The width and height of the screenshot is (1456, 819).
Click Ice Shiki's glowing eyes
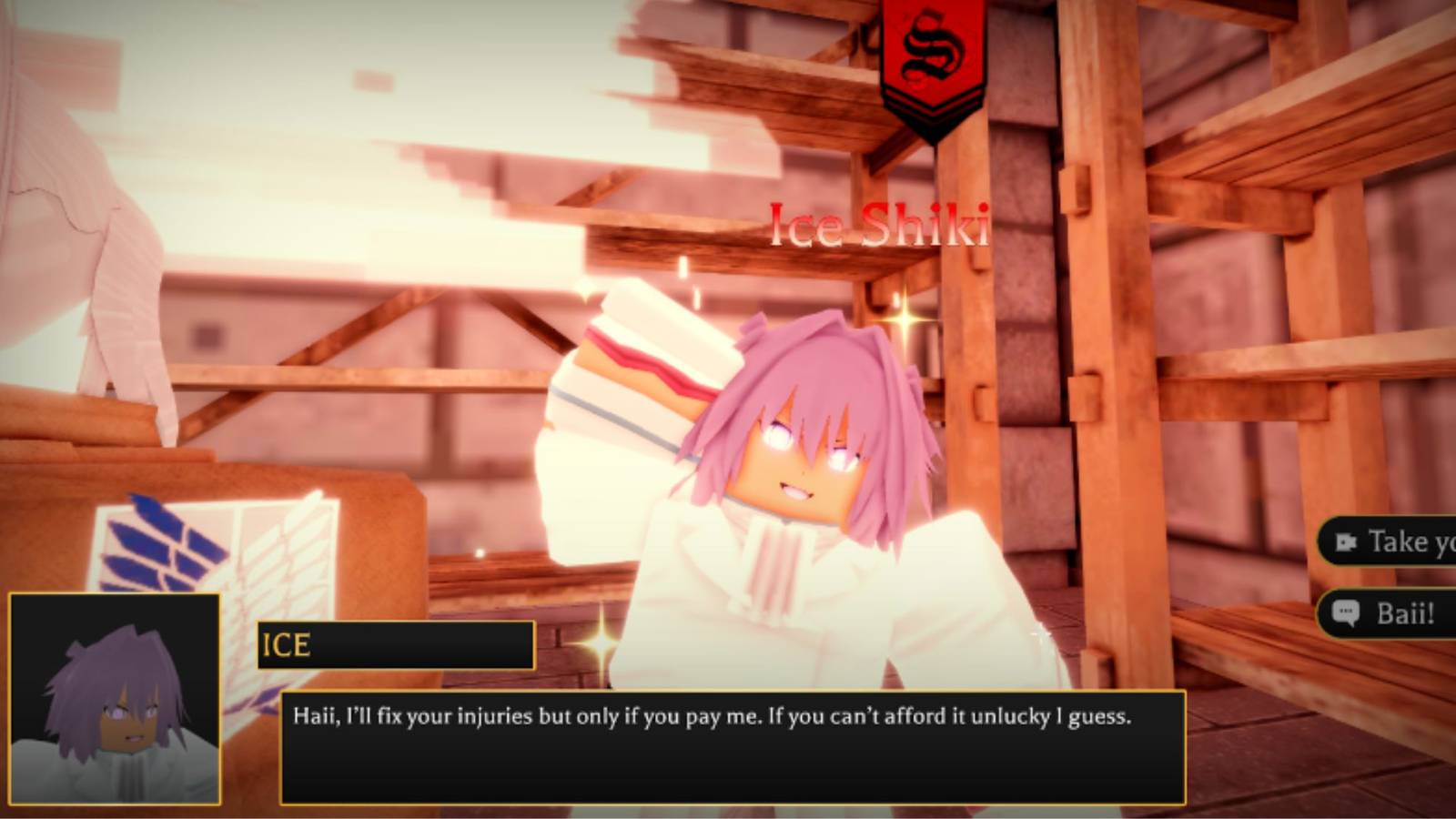pos(810,446)
